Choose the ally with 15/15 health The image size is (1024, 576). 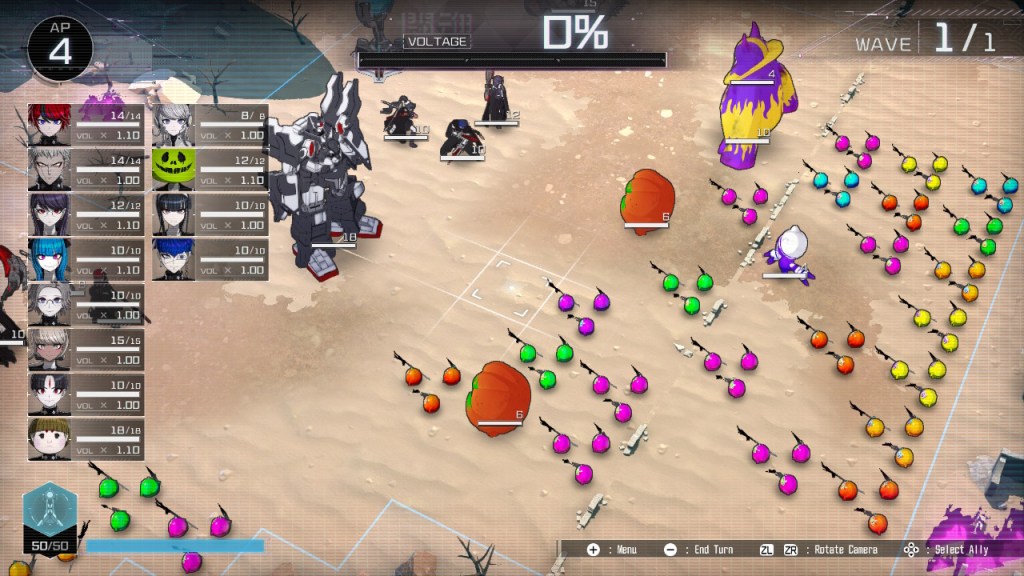click(49, 349)
